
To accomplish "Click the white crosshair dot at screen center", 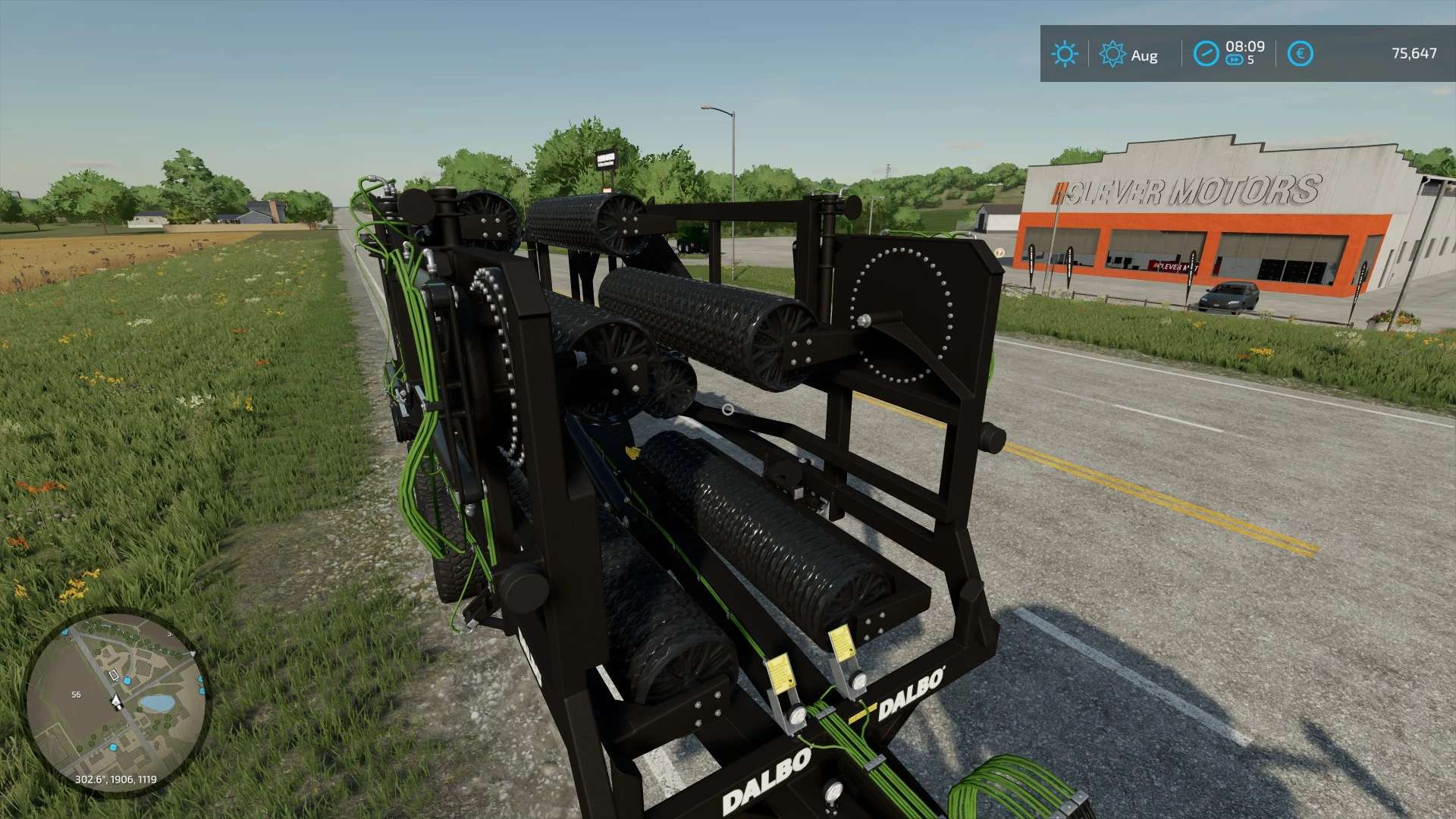I will tap(728, 408).
